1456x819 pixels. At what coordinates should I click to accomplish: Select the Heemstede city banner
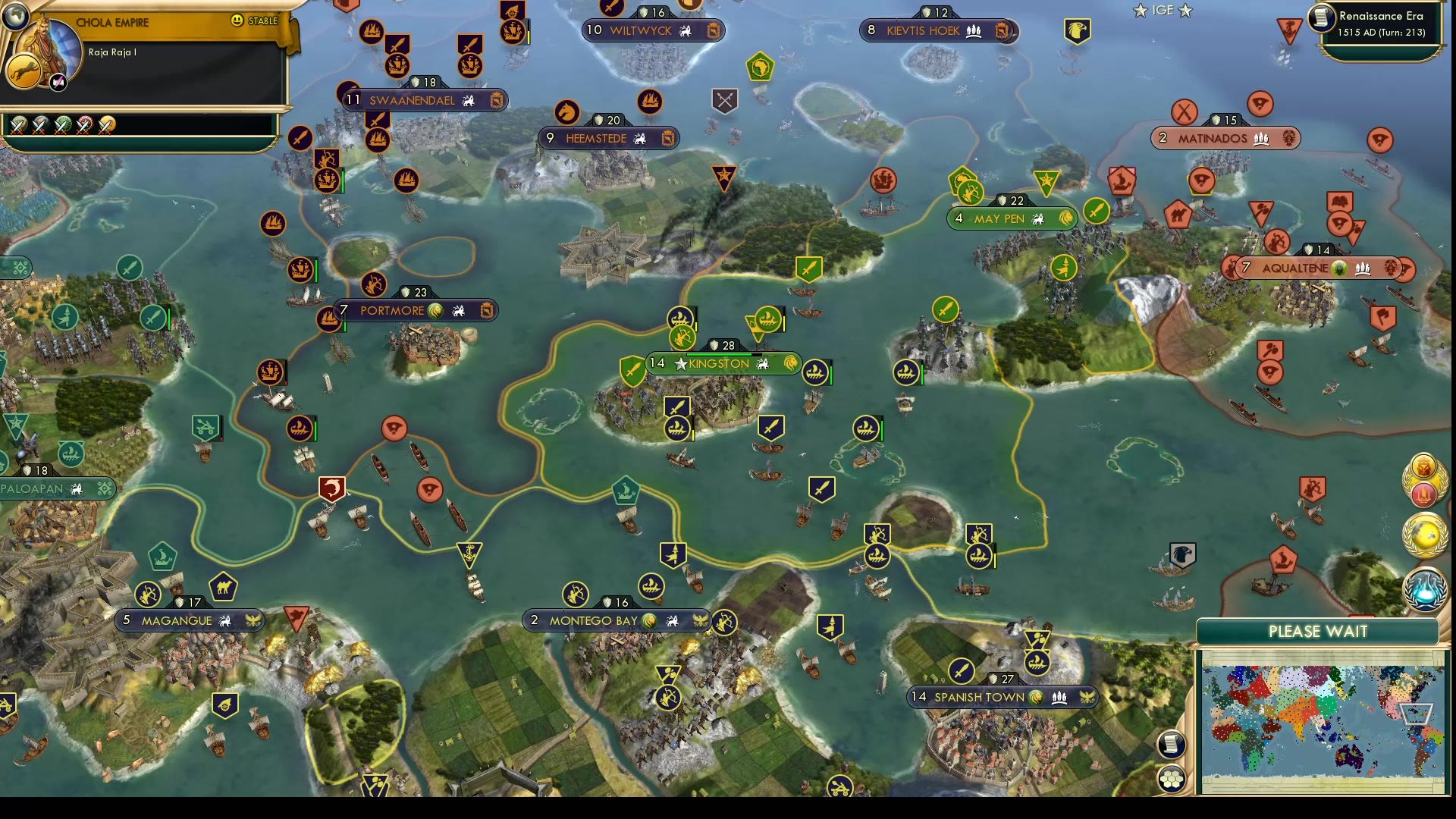coord(596,139)
